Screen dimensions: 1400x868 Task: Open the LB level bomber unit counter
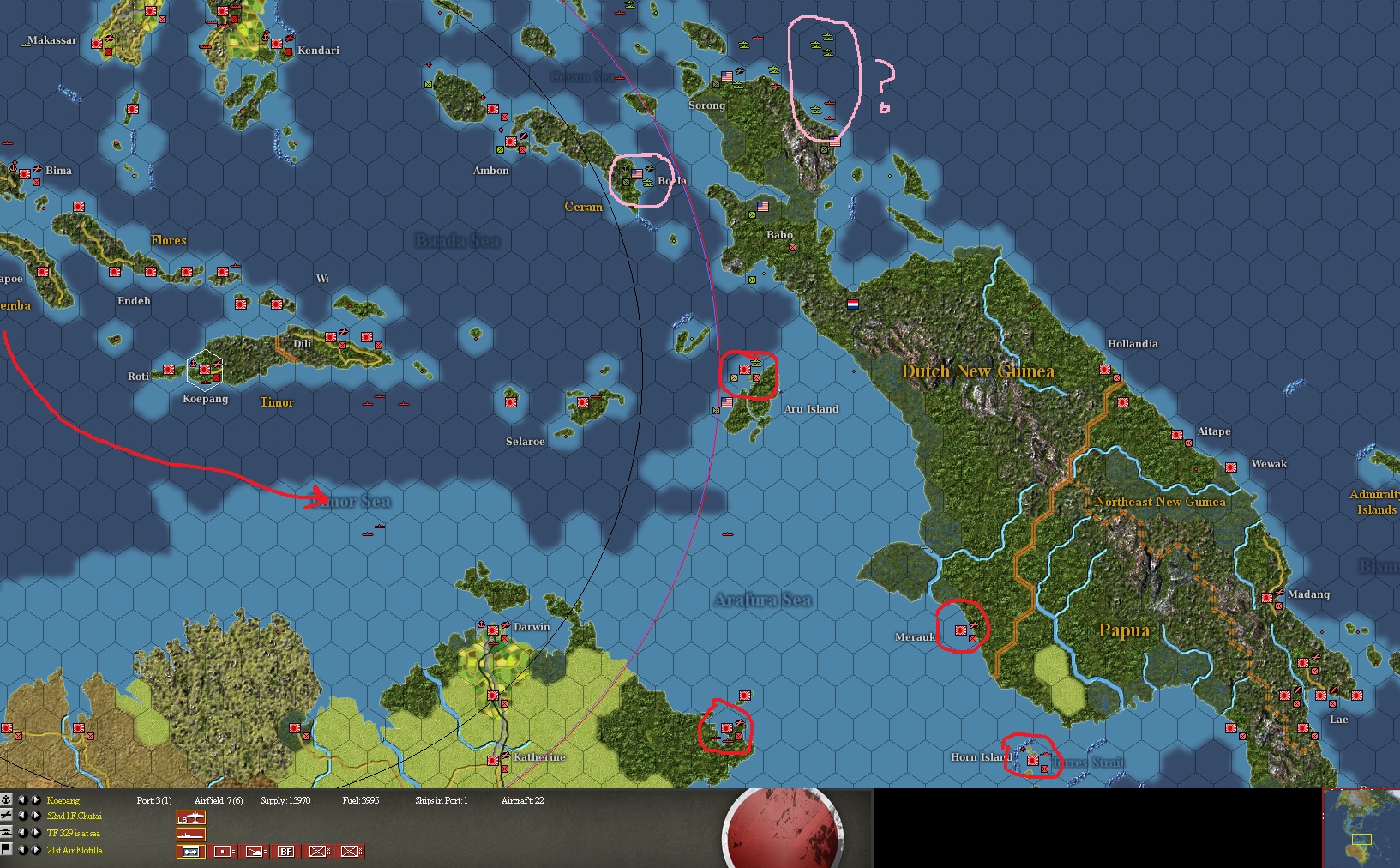point(191,817)
